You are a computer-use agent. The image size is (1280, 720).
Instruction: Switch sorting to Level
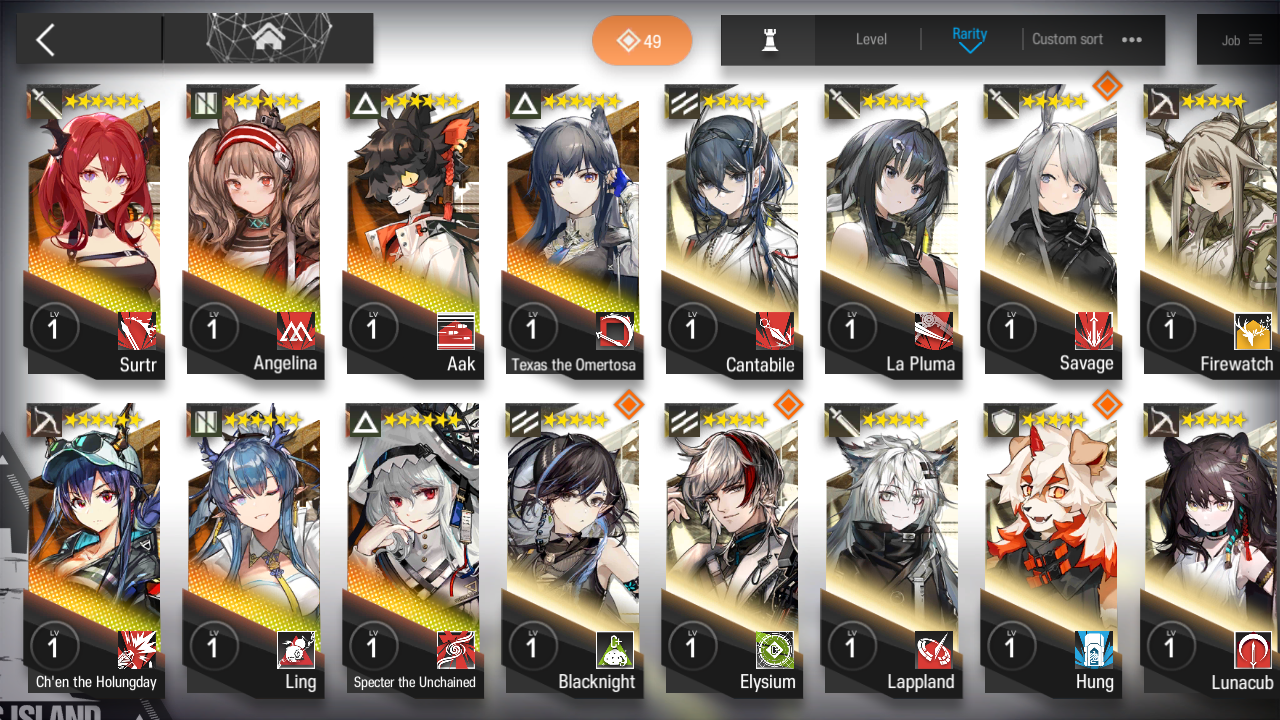pyautogui.click(x=870, y=40)
